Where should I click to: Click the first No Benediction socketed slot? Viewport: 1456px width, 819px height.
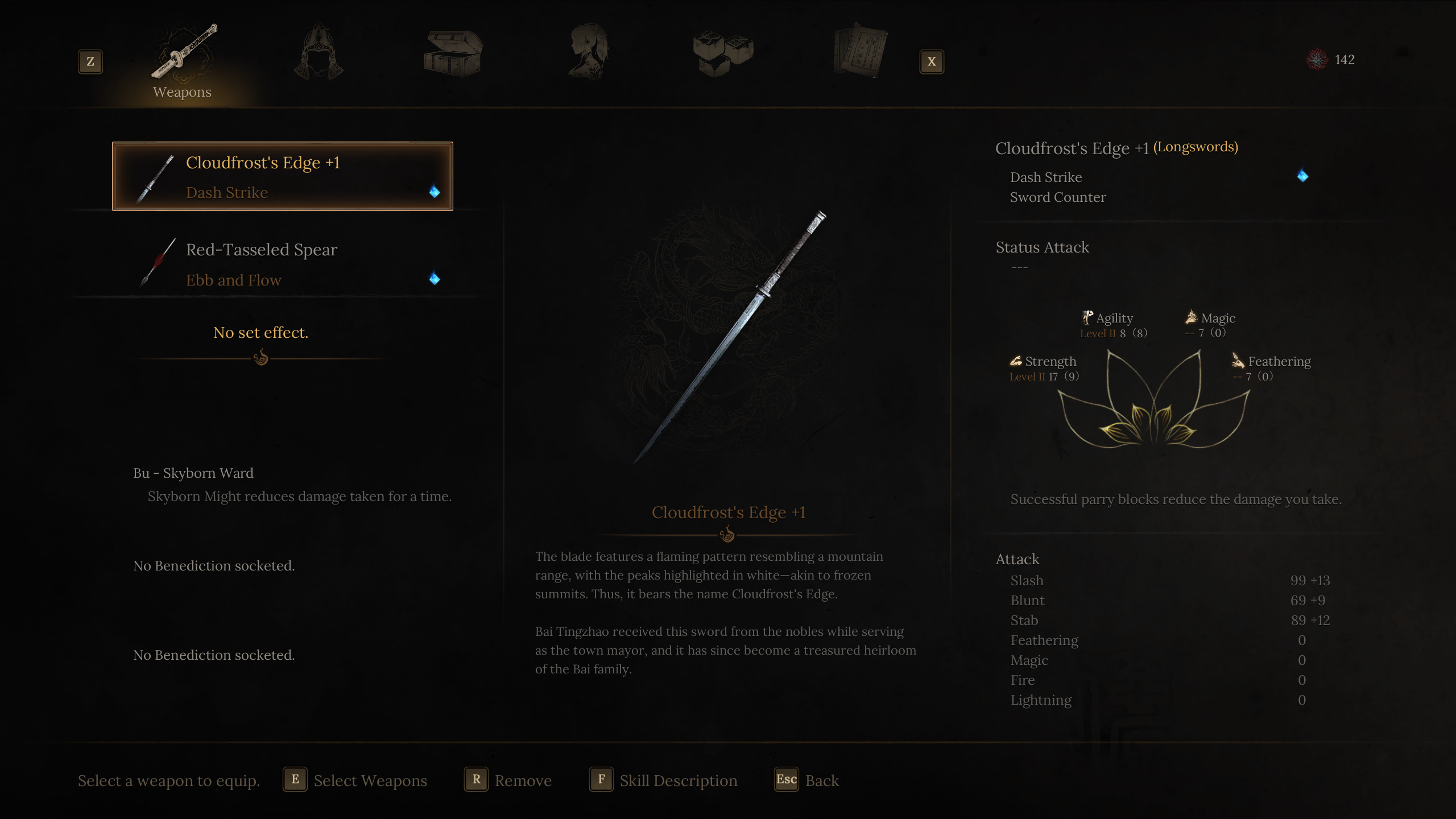213,565
